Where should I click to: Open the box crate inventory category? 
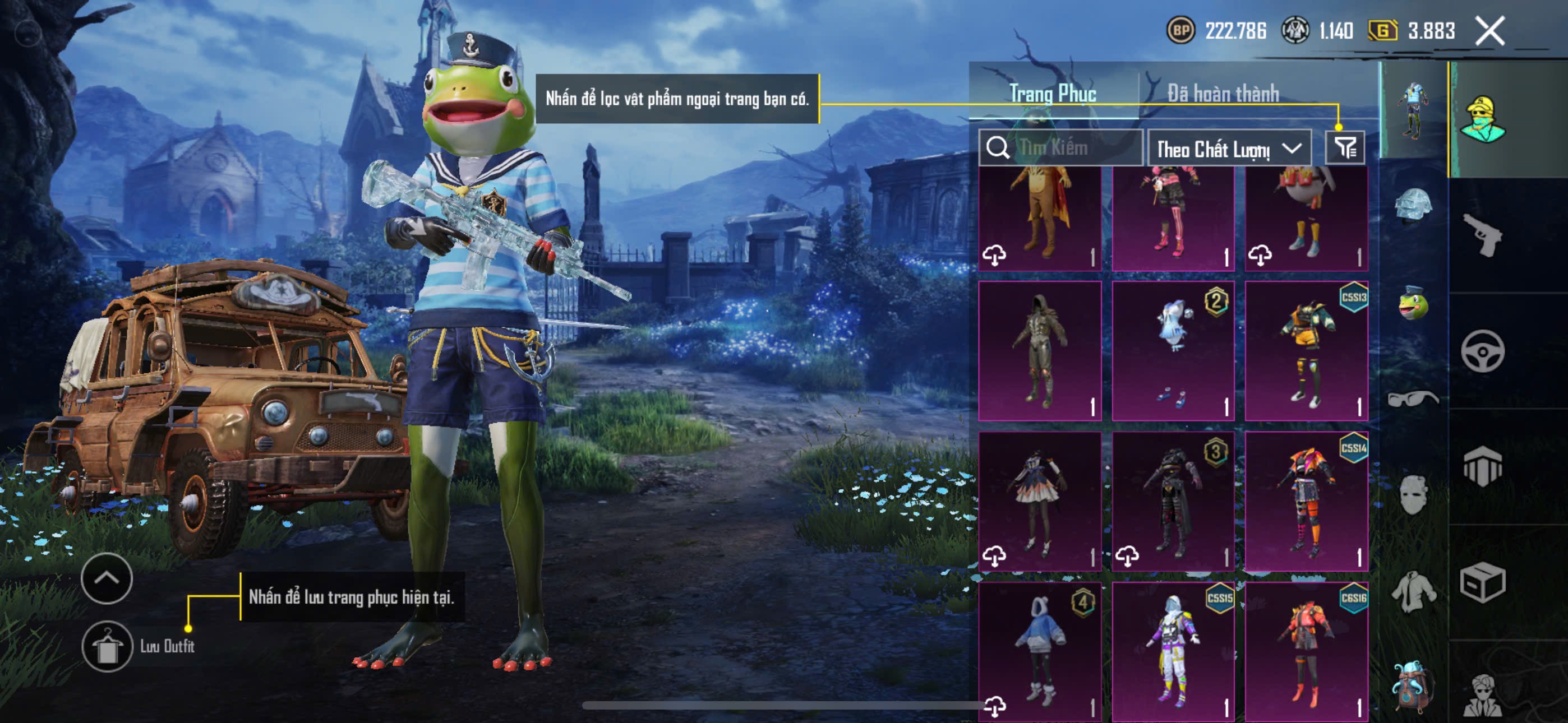point(1482,582)
